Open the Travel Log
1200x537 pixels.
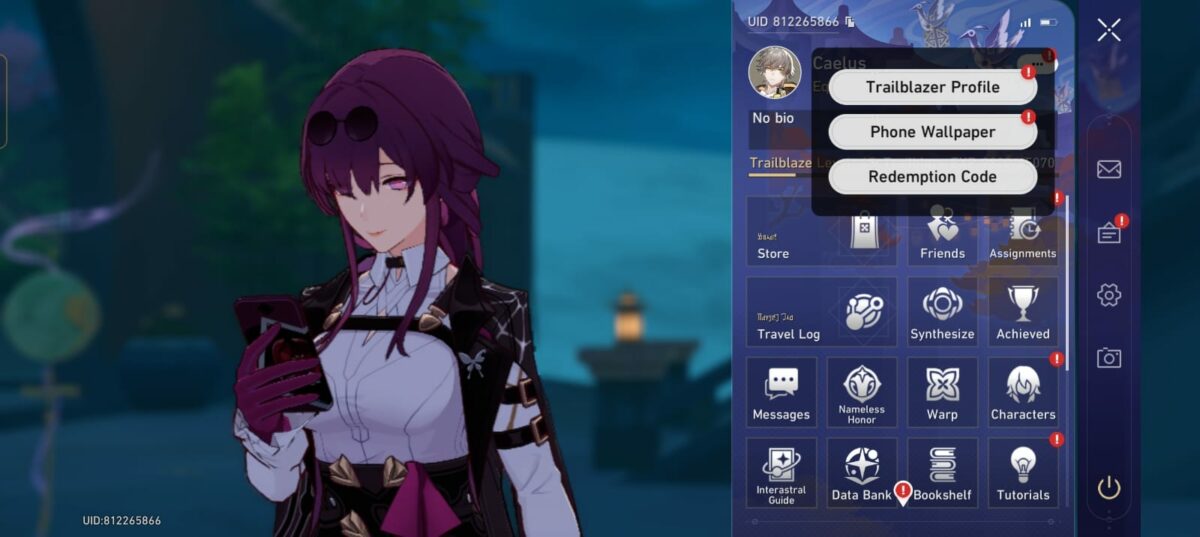(820, 312)
